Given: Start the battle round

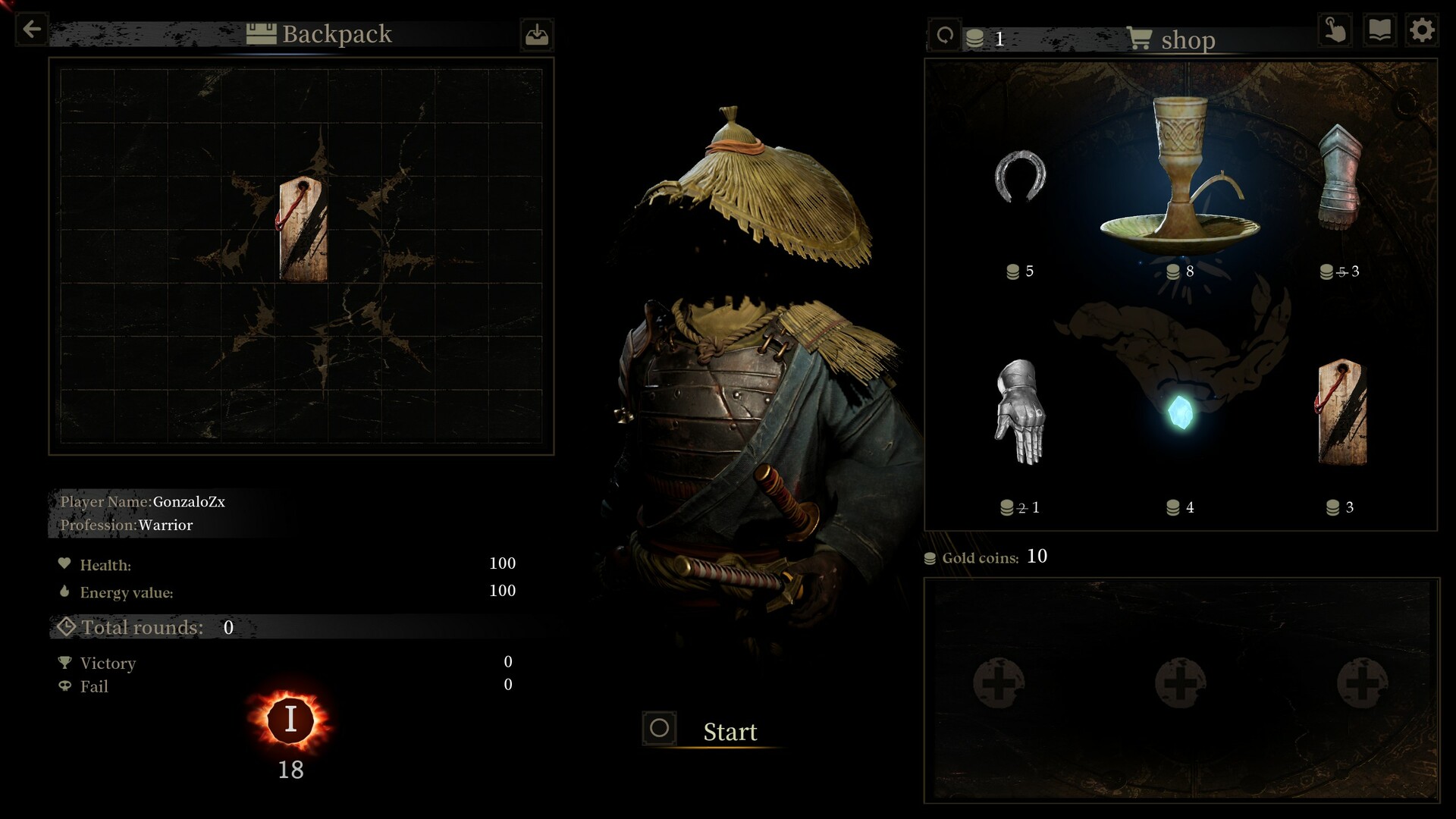Looking at the screenshot, I should click(713, 730).
